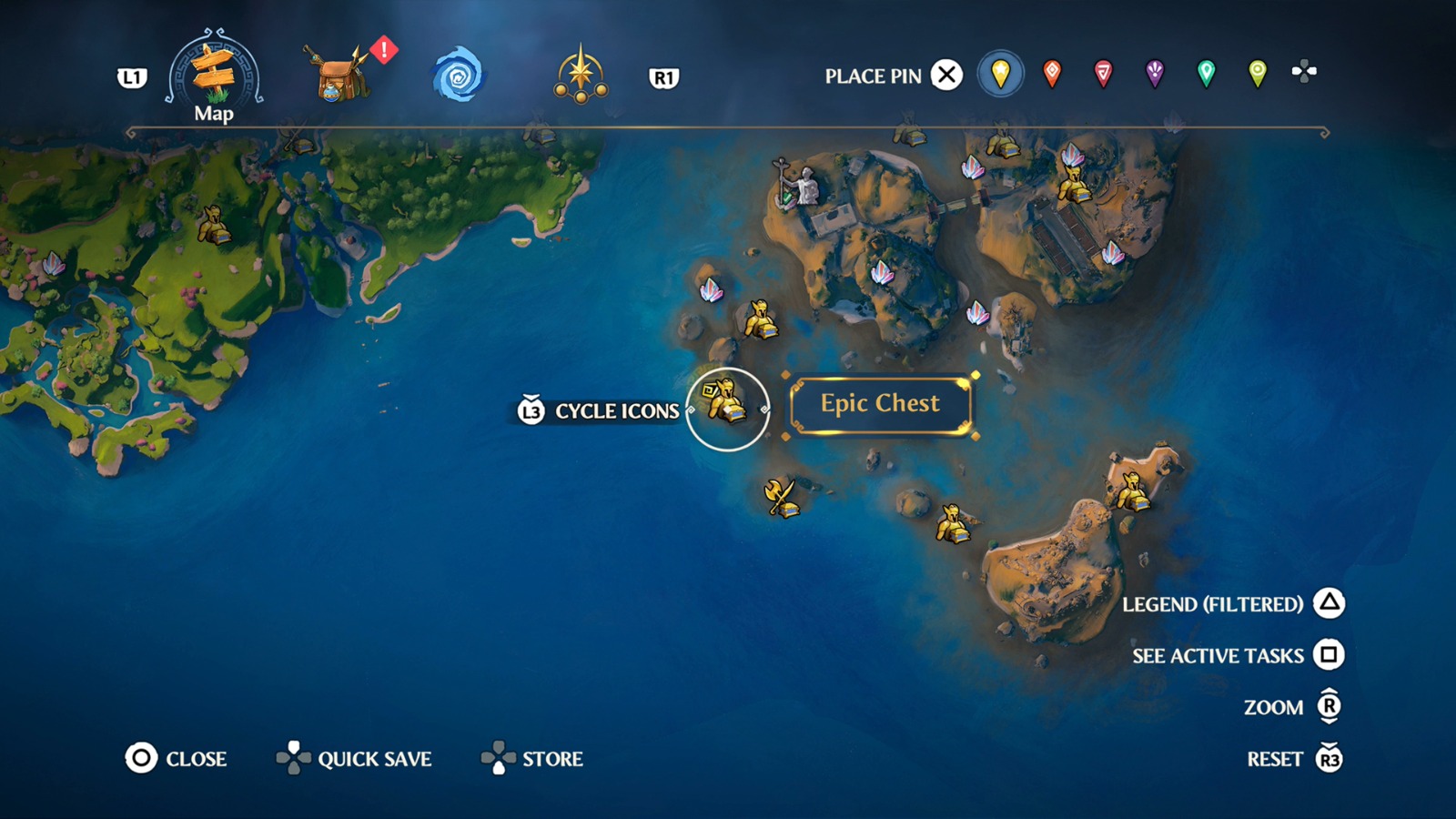
Task: Expand the filtered map Legend
Action: click(x=1330, y=603)
